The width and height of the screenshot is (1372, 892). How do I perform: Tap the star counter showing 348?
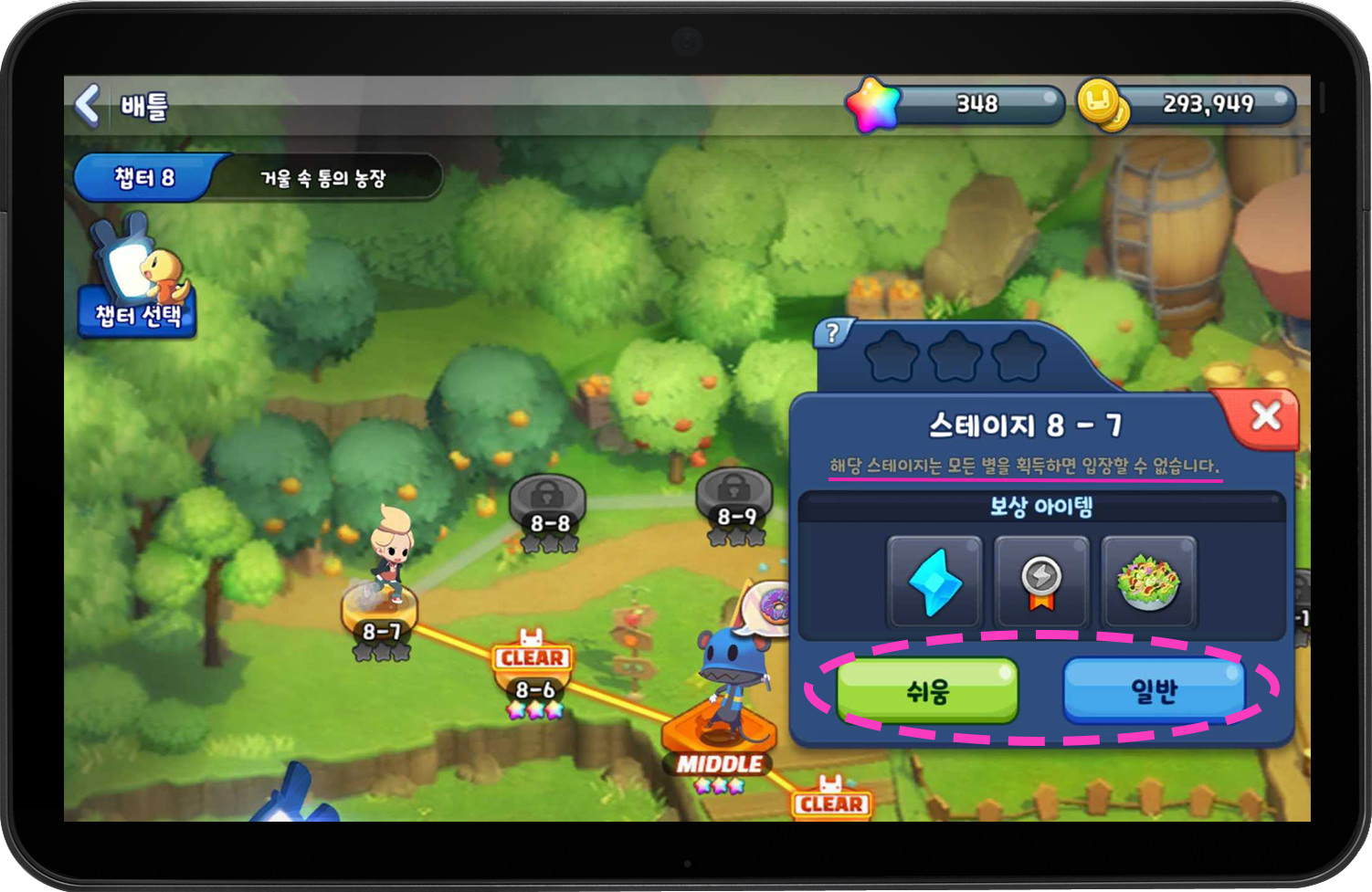977,103
